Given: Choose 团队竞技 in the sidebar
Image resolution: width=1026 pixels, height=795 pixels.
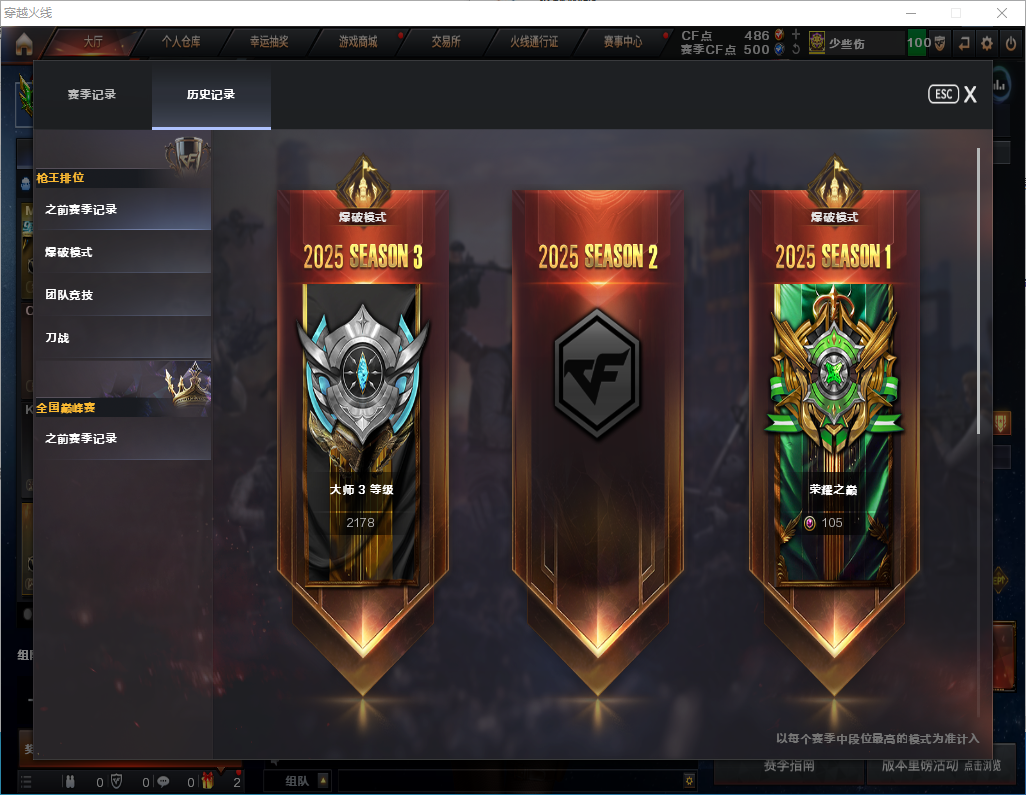Looking at the screenshot, I should [123, 295].
